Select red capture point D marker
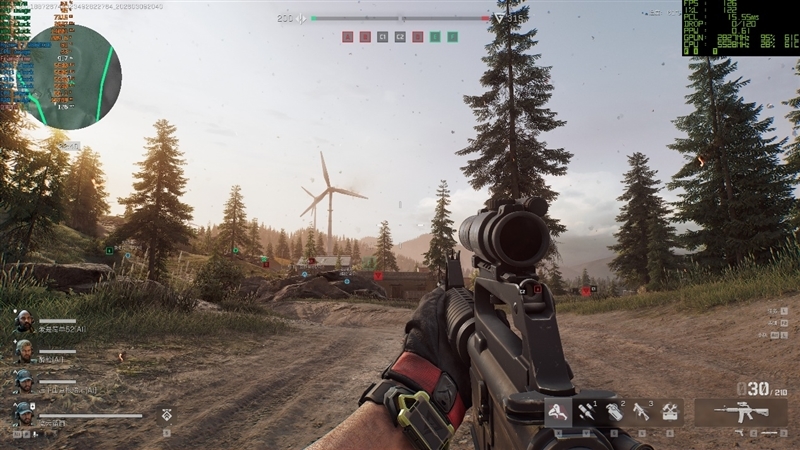This screenshot has width=800, height=450. tap(417, 37)
